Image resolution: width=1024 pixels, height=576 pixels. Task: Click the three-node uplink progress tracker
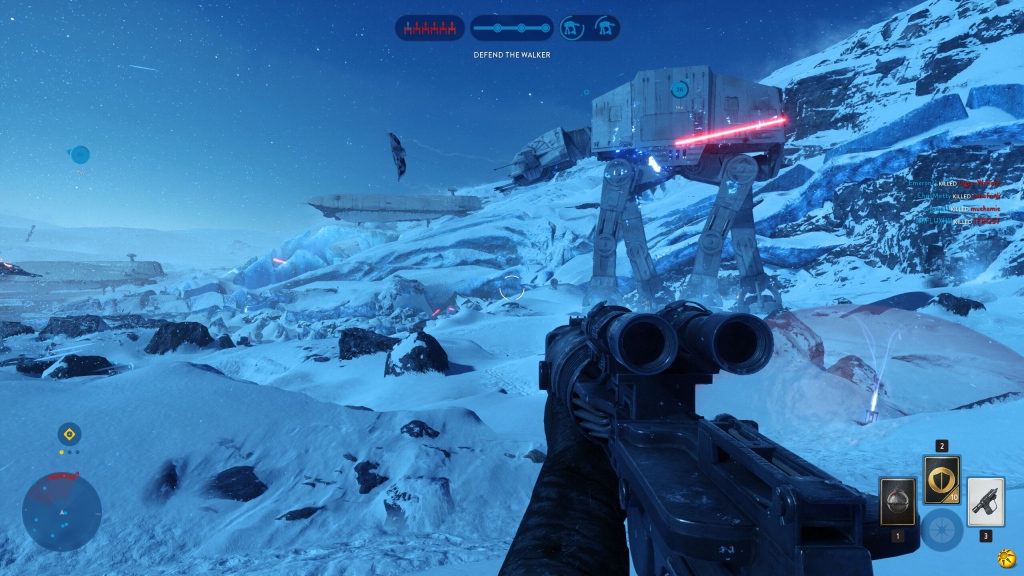511,28
